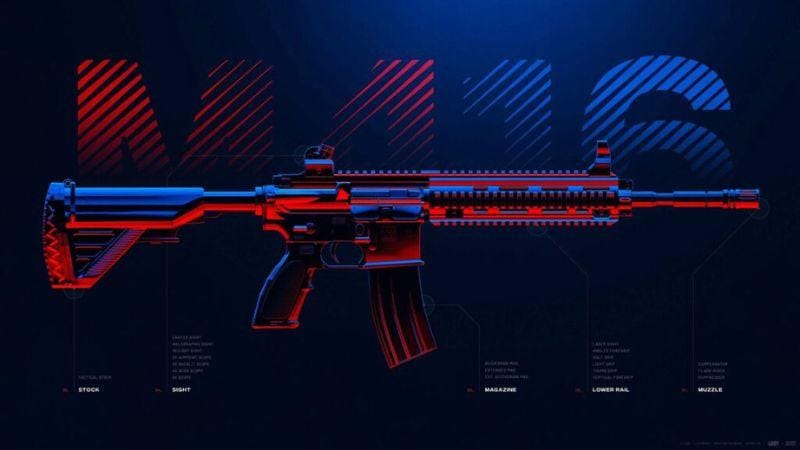The image size is (800, 450).
Task: Open the Magazine attachment category
Action: [499, 389]
